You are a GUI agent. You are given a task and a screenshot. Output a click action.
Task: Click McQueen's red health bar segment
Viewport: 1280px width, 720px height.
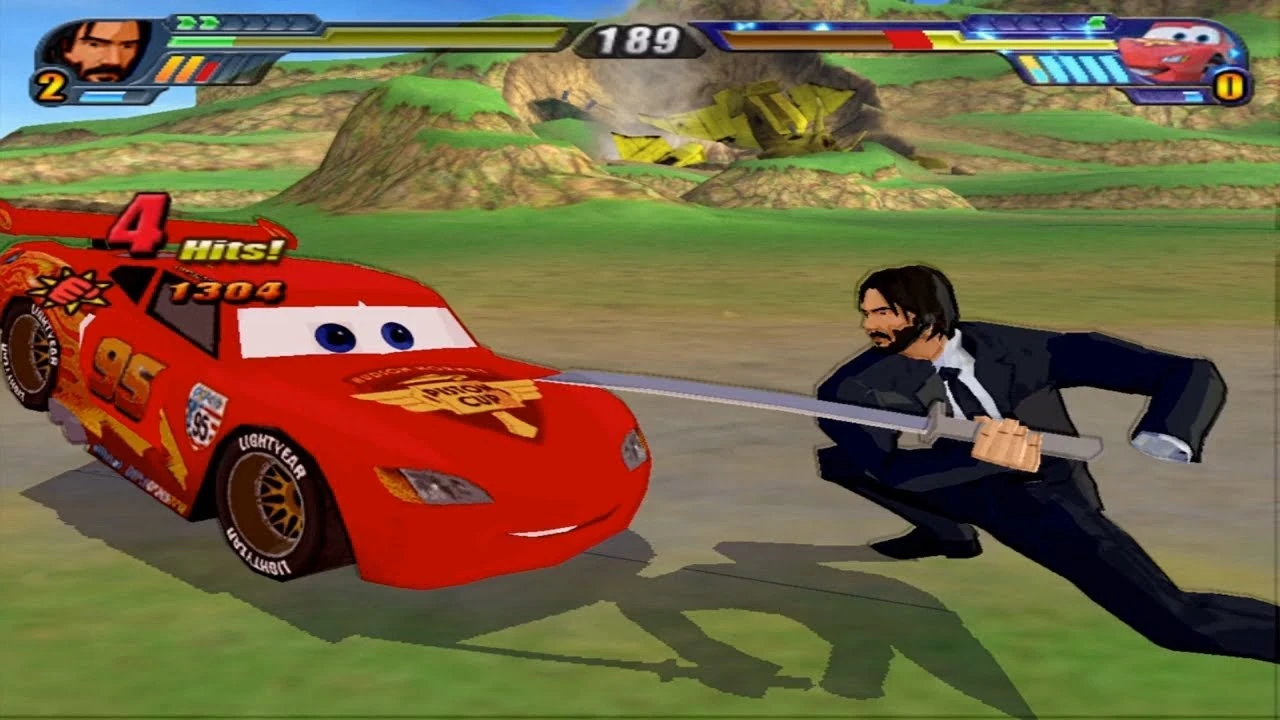[905, 40]
